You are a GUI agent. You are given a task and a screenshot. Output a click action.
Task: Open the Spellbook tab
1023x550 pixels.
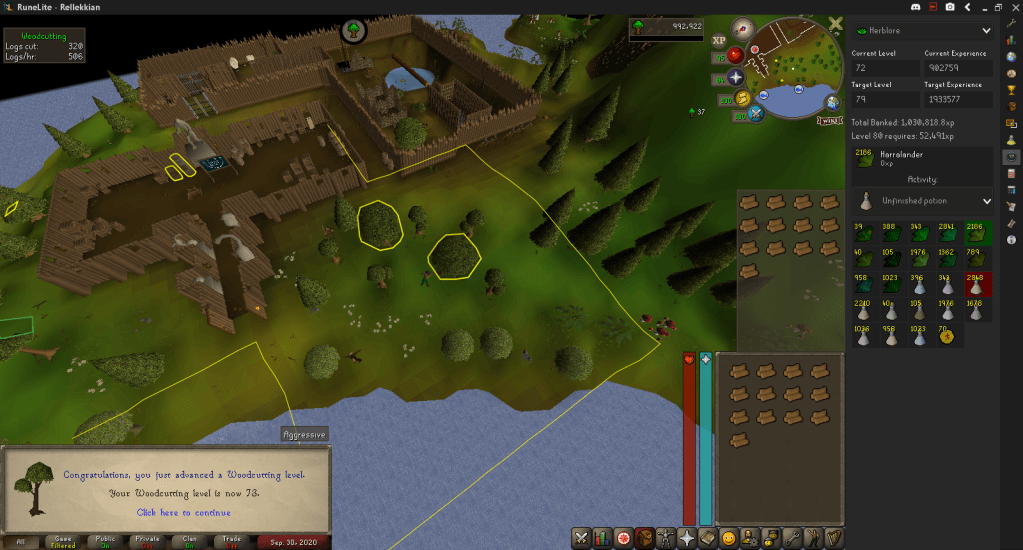tap(707, 537)
